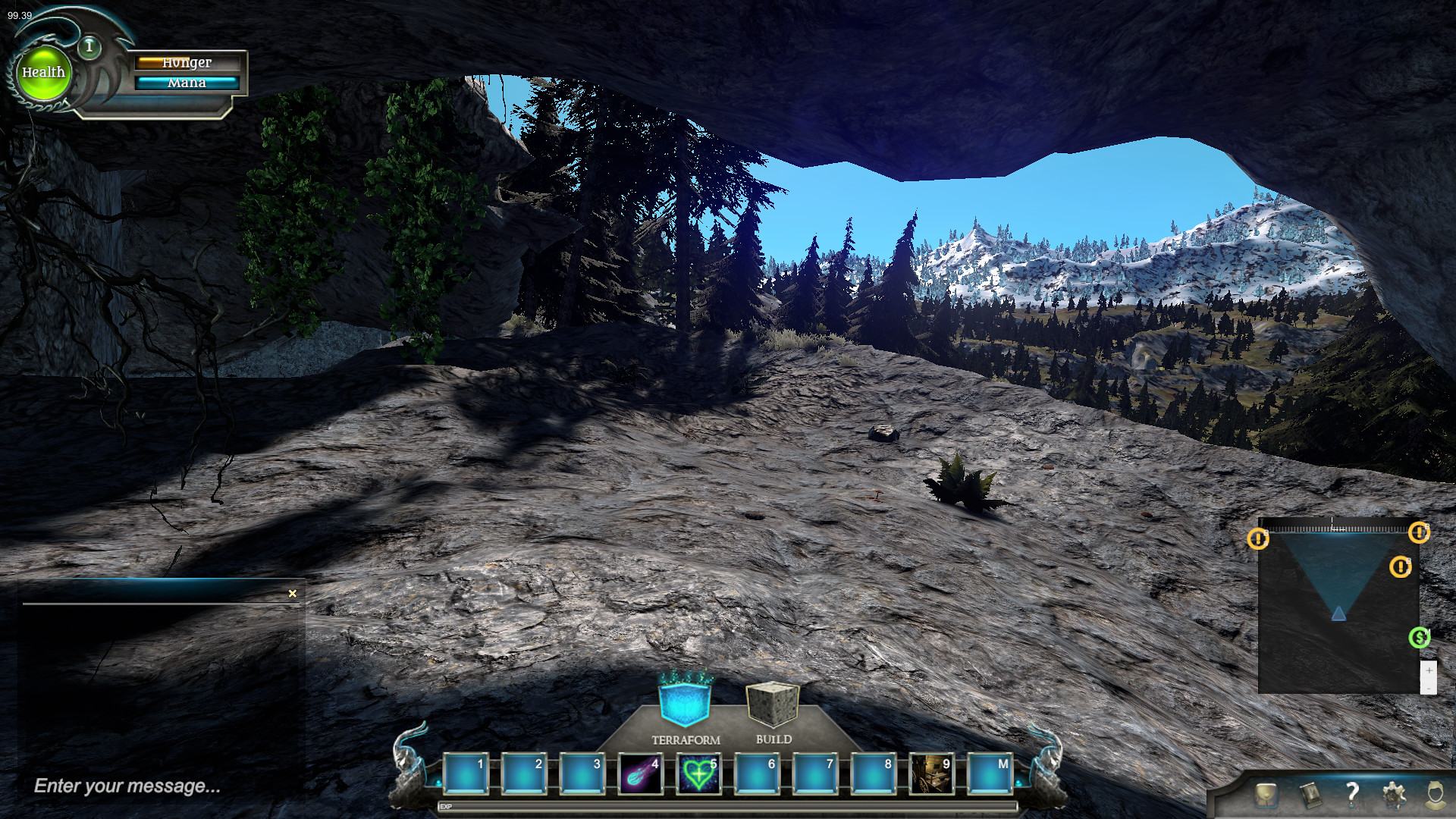Viewport: 1456px width, 819px height.
Task: Select the workshop item in slot 9
Action: pos(931,773)
